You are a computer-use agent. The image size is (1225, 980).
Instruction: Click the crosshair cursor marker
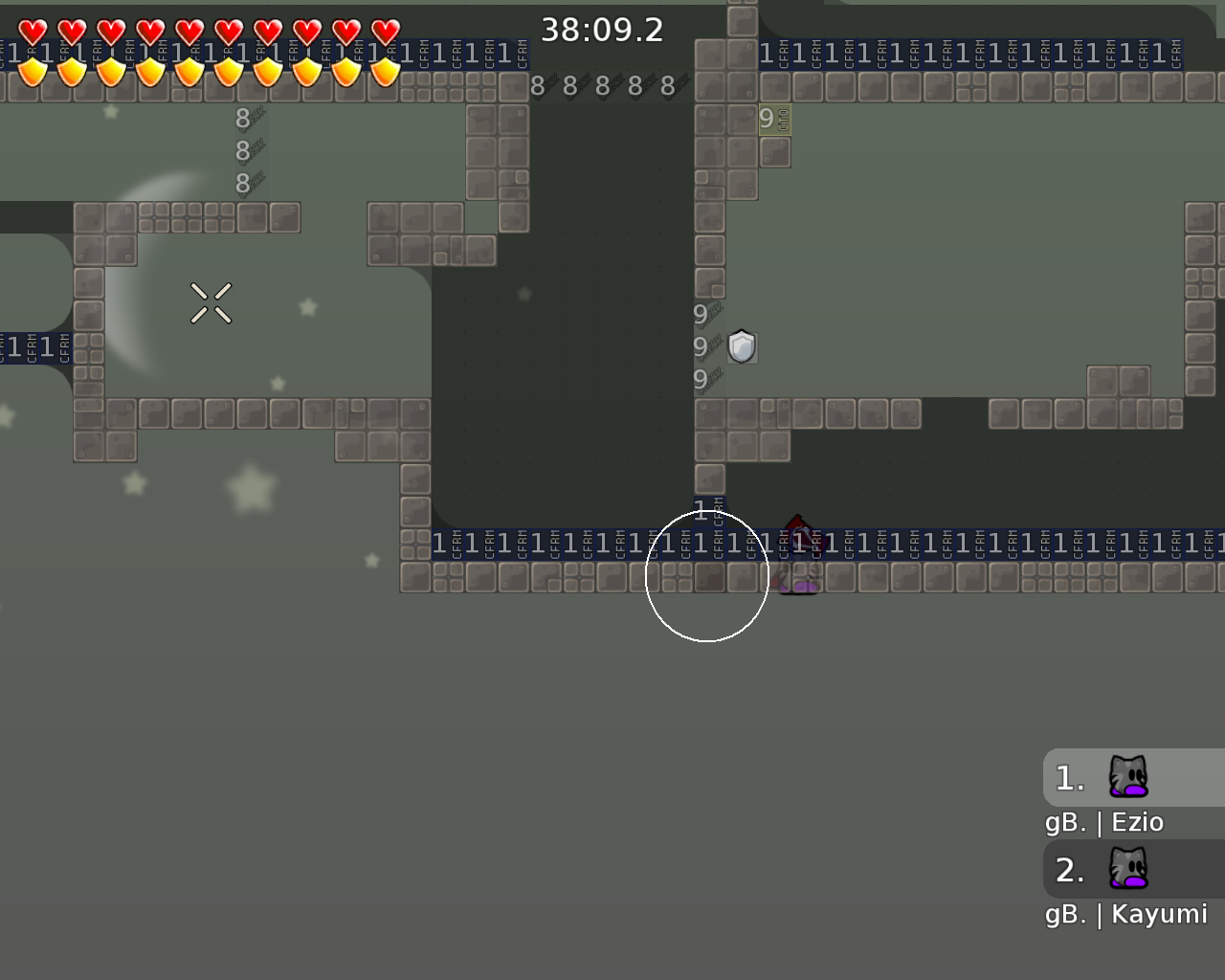click(x=212, y=303)
